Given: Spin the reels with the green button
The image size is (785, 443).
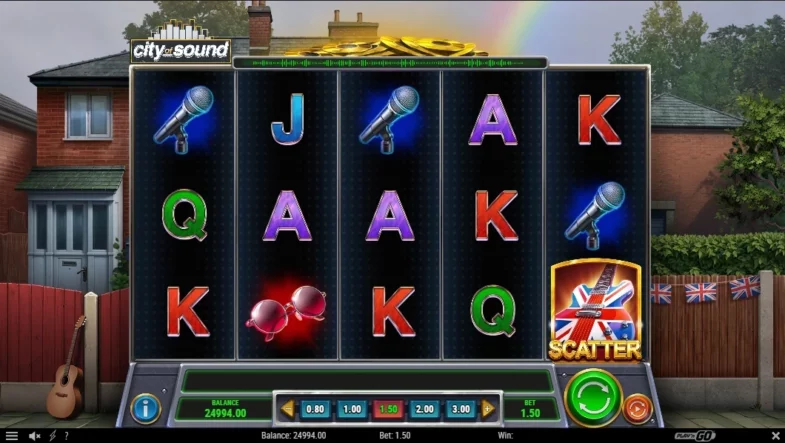Looking at the screenshot, I should 594,398.
